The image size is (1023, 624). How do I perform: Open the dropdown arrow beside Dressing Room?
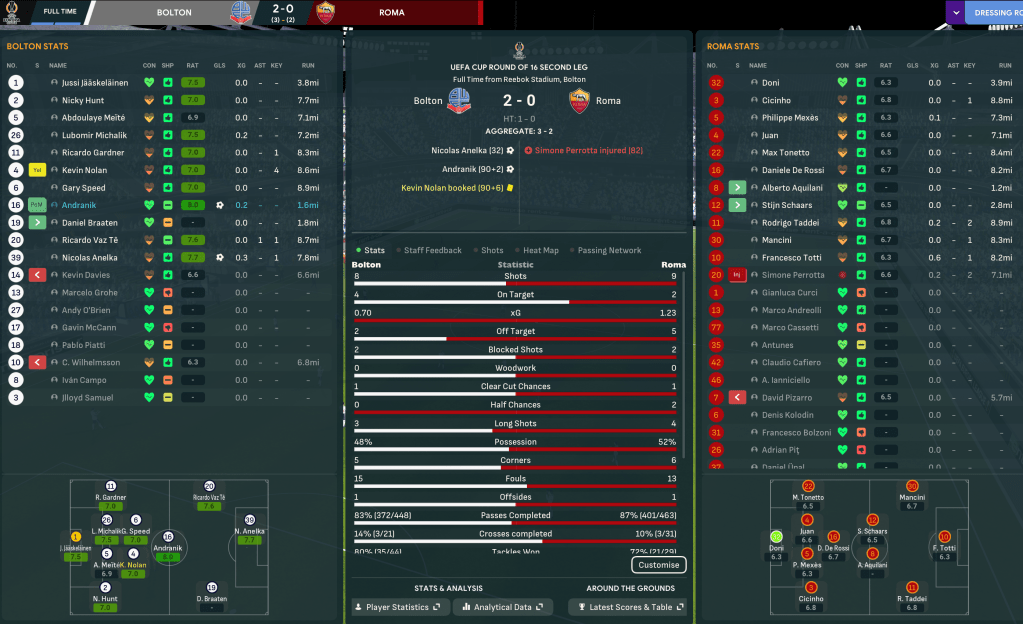point(957,13)
